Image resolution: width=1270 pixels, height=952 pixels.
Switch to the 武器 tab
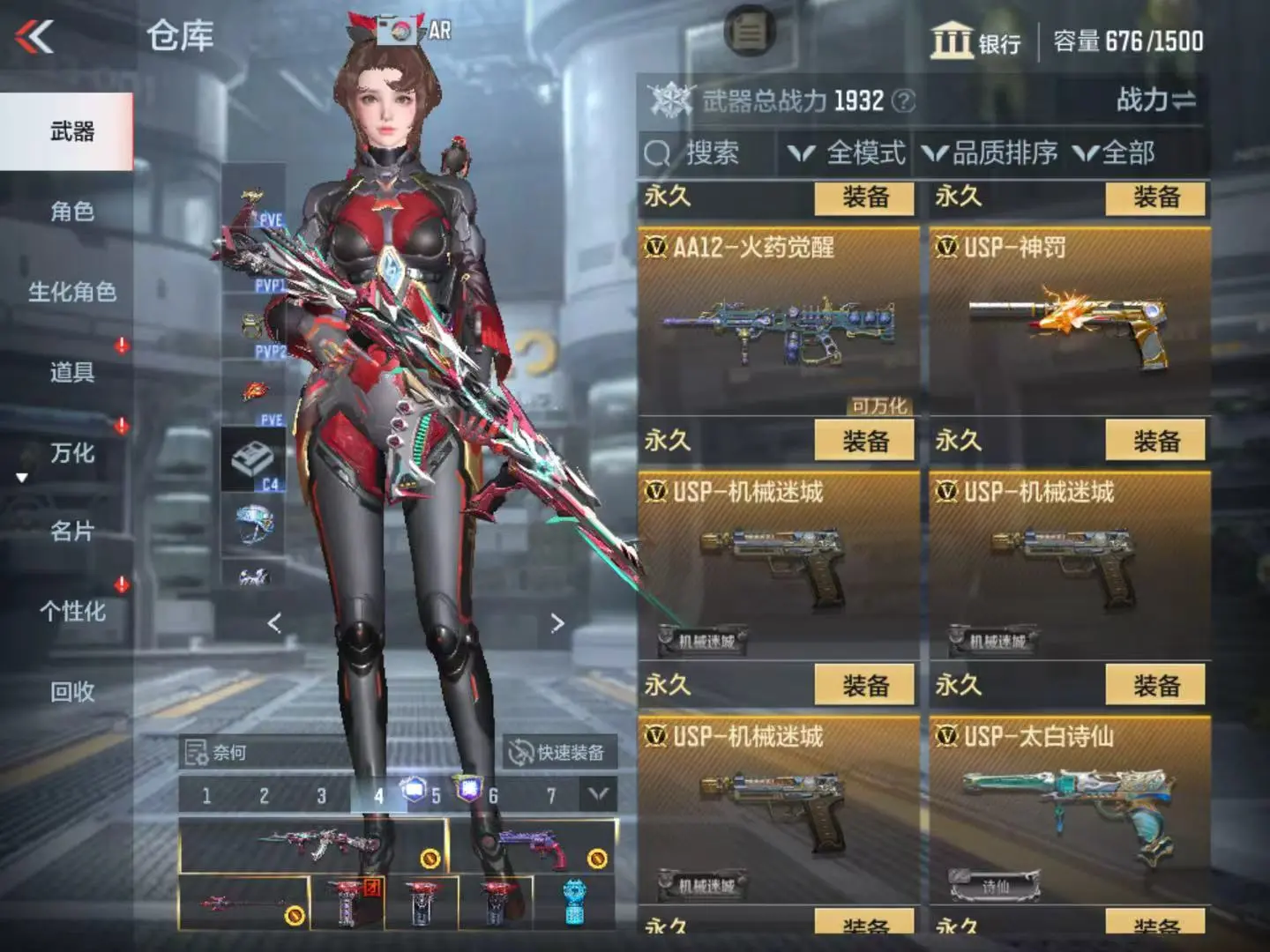pyautogui.click(x=71, y=132)
